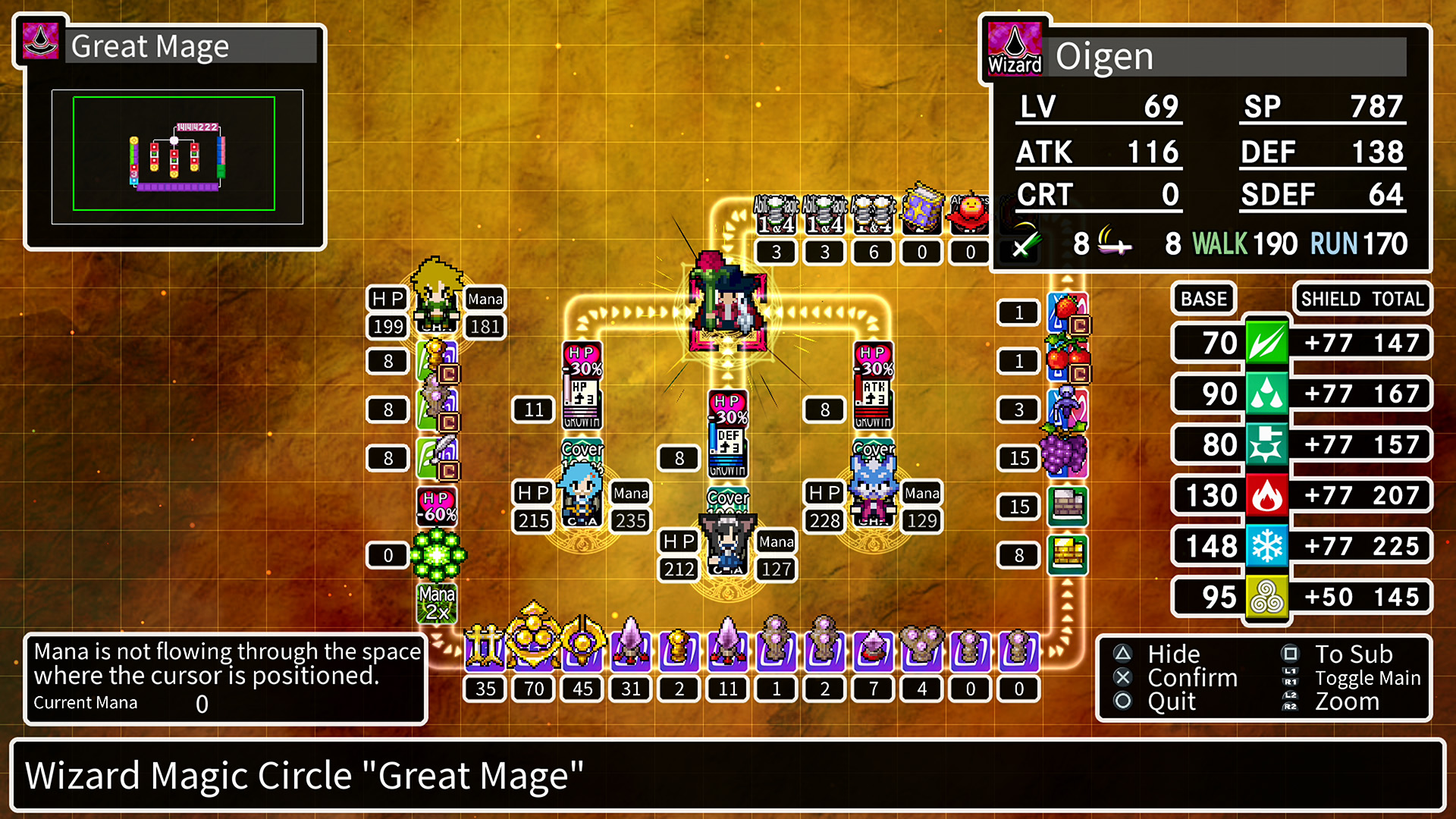Expand the HP -60% status badge
This screenshot has height=819, width=1456.
click(x=436, y=507)
